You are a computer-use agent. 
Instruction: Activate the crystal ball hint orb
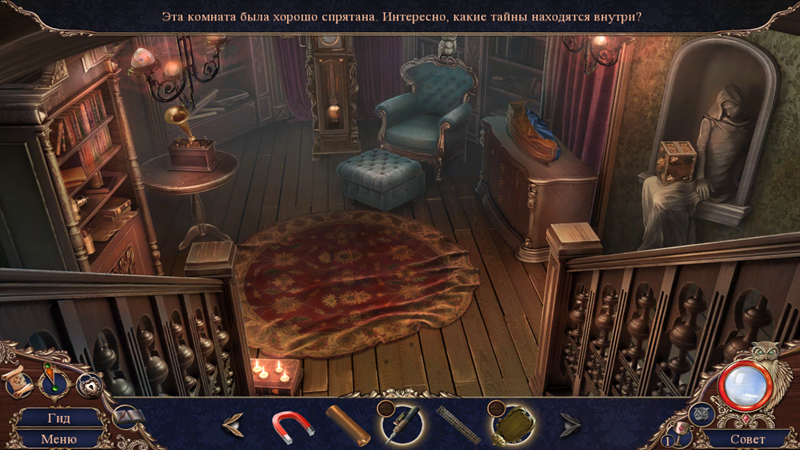pos(744,384)
